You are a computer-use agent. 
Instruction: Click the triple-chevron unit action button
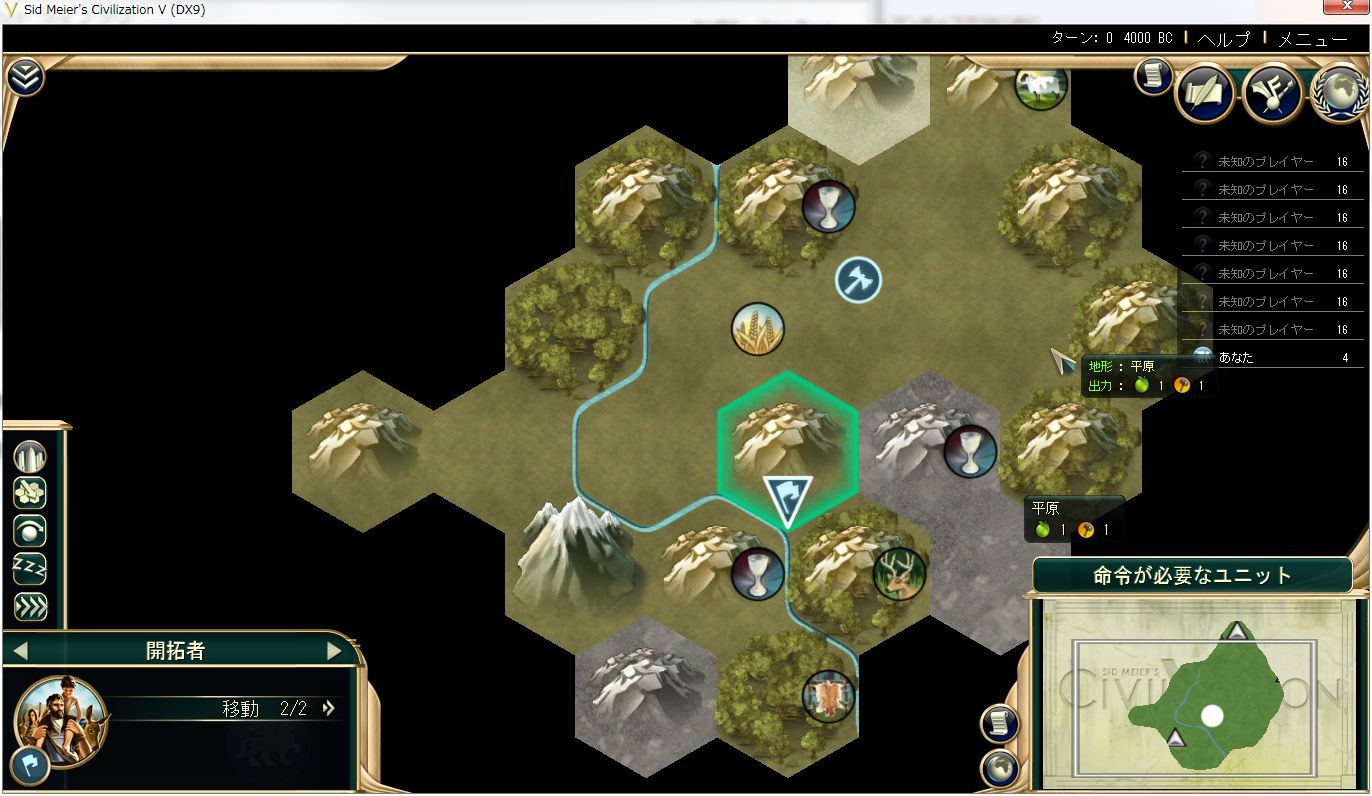click(x=30, y=606)
